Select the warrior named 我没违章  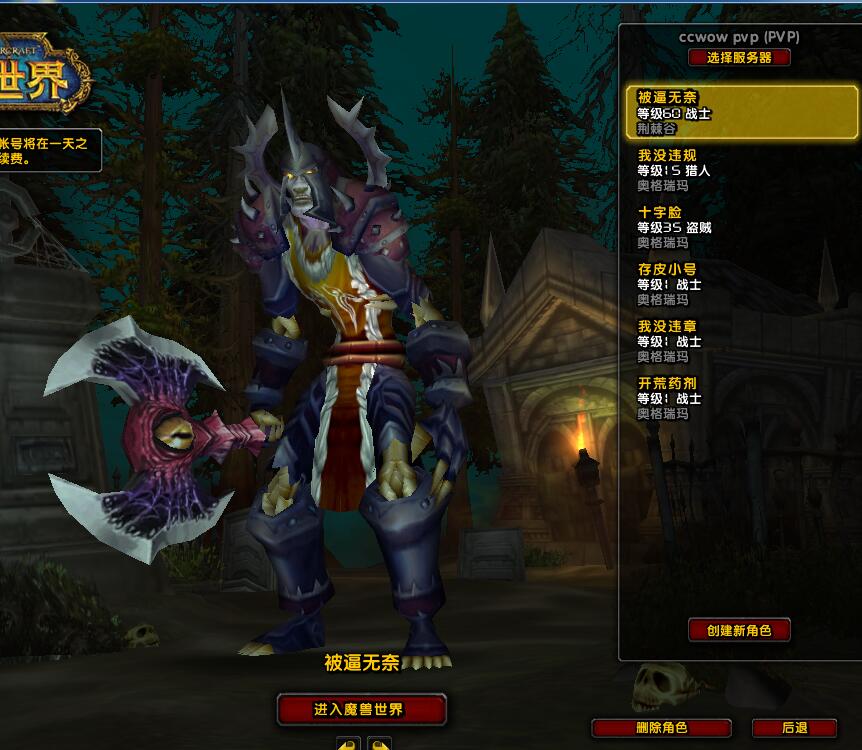[738, 341]
